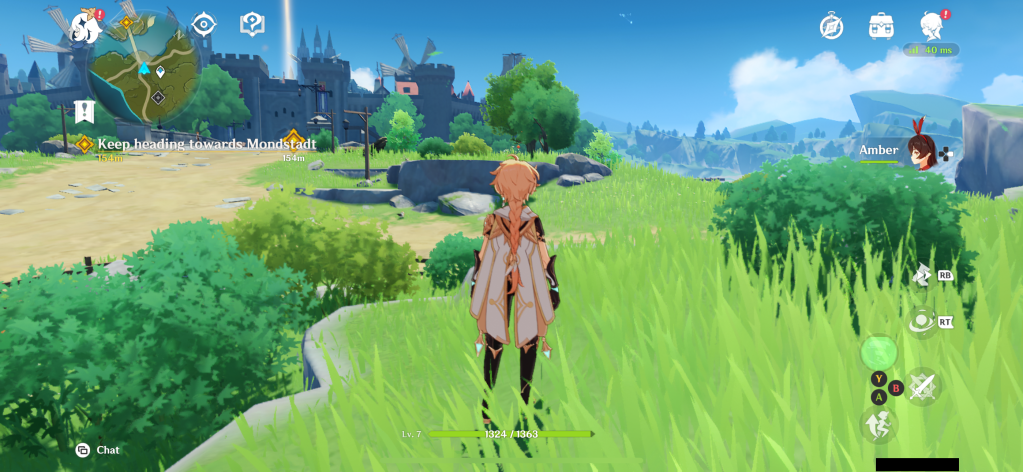Open the tutorial book with question mark
The image size is (1023, 472).
coord(252,24)
